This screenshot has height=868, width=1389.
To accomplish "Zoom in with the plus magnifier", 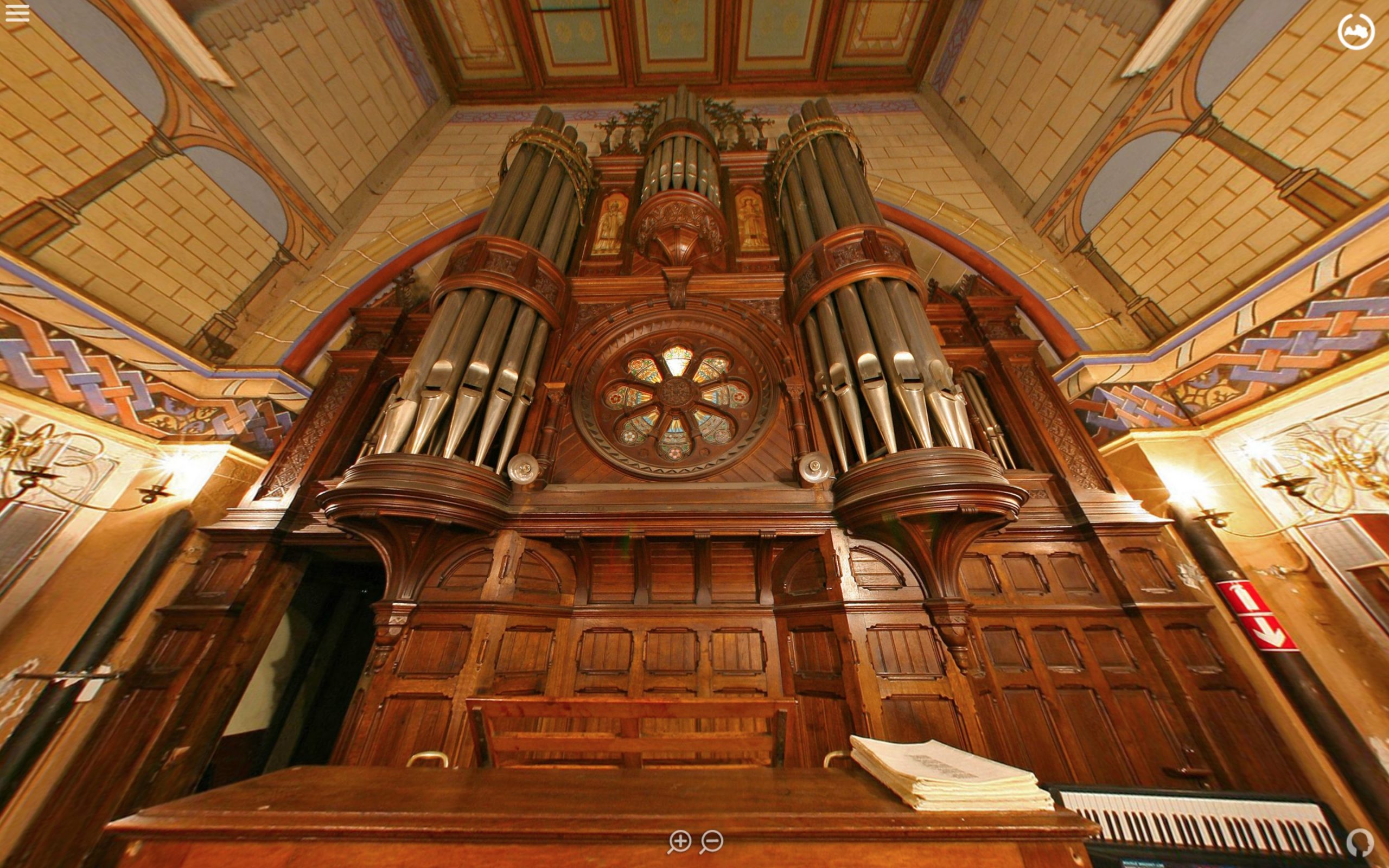I will 679,841.
